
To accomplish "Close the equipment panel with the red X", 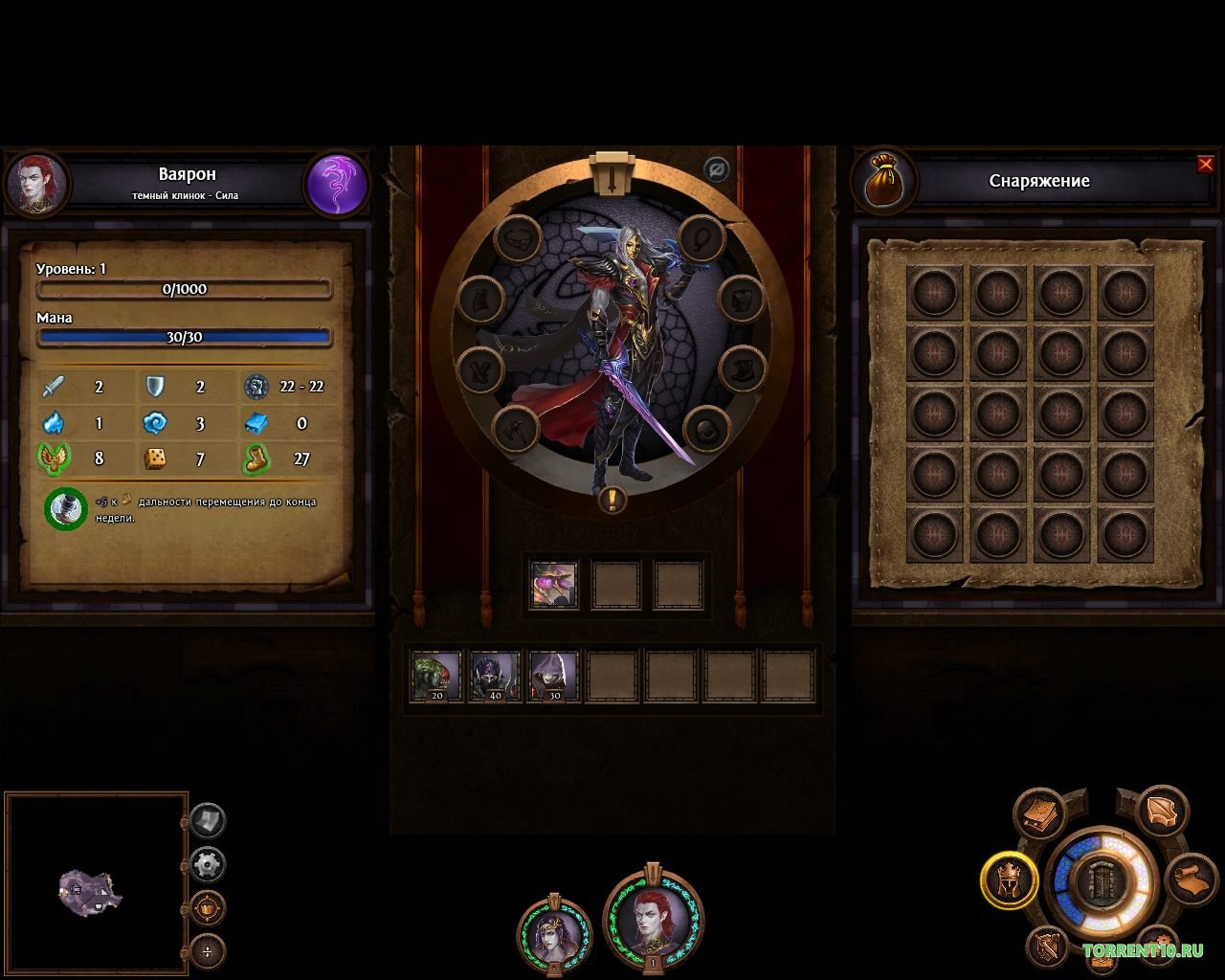I will [1205, 165].
